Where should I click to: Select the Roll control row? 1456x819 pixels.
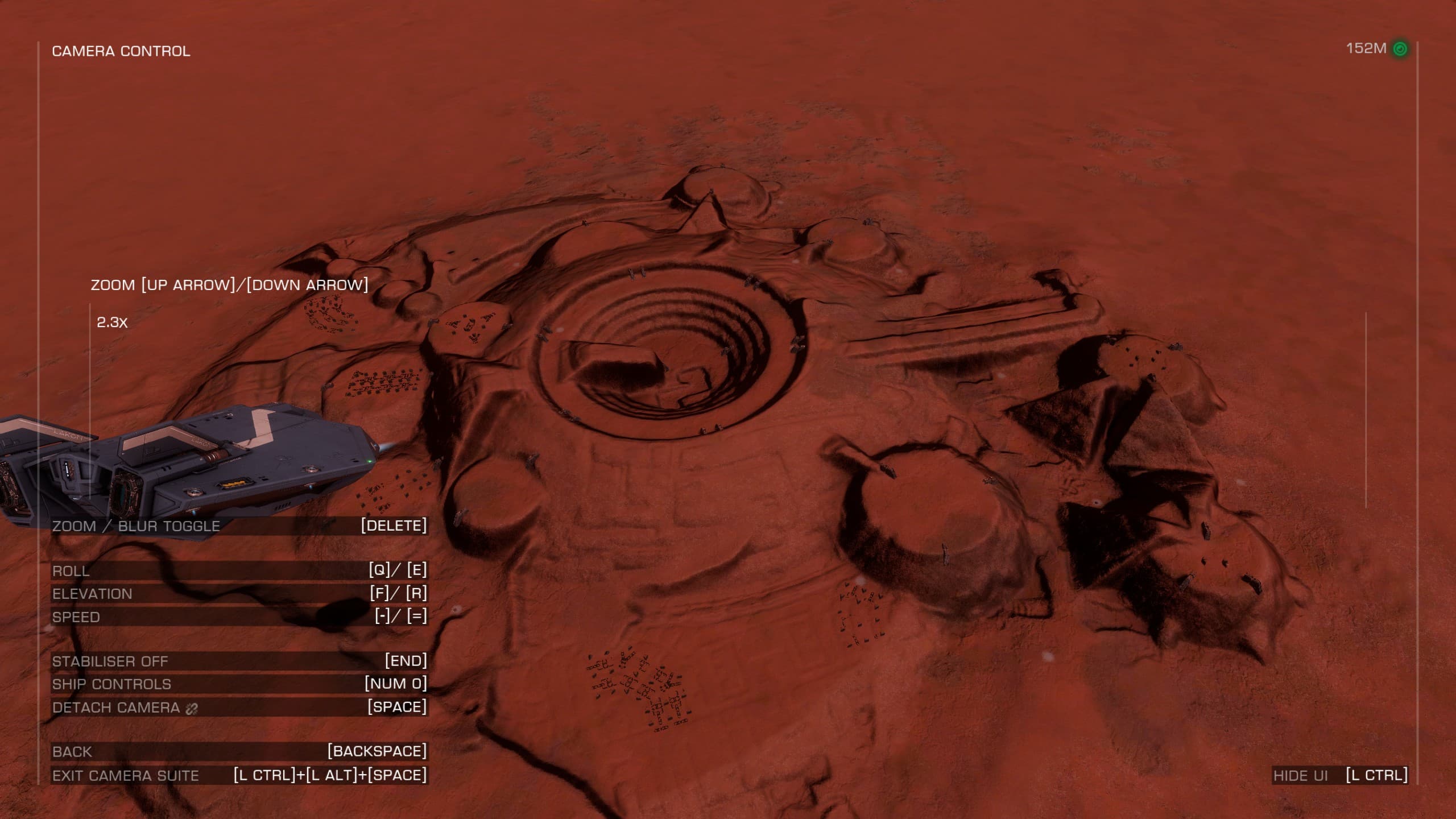coord(239,570)
